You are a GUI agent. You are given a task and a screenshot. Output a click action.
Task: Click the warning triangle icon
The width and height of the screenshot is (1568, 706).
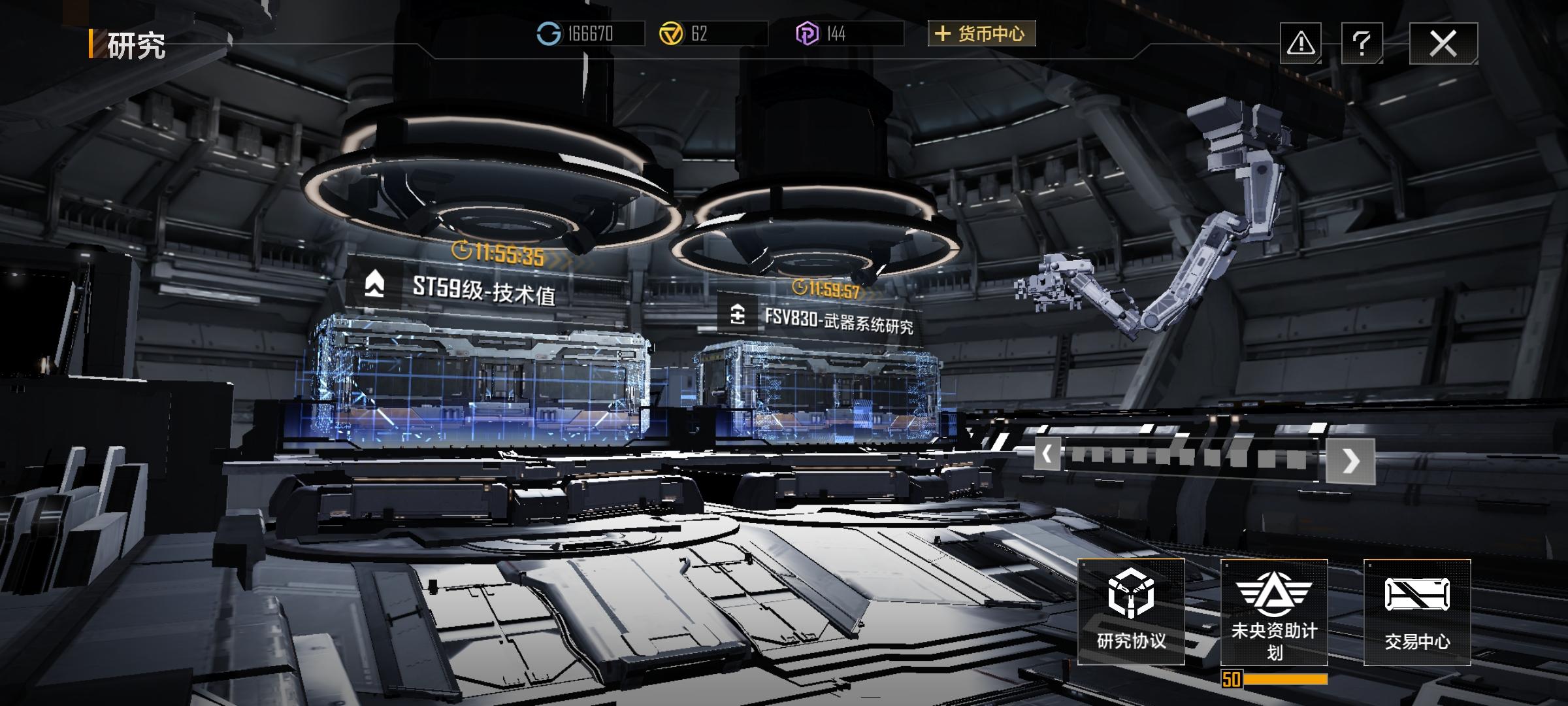coord(1300,44)
